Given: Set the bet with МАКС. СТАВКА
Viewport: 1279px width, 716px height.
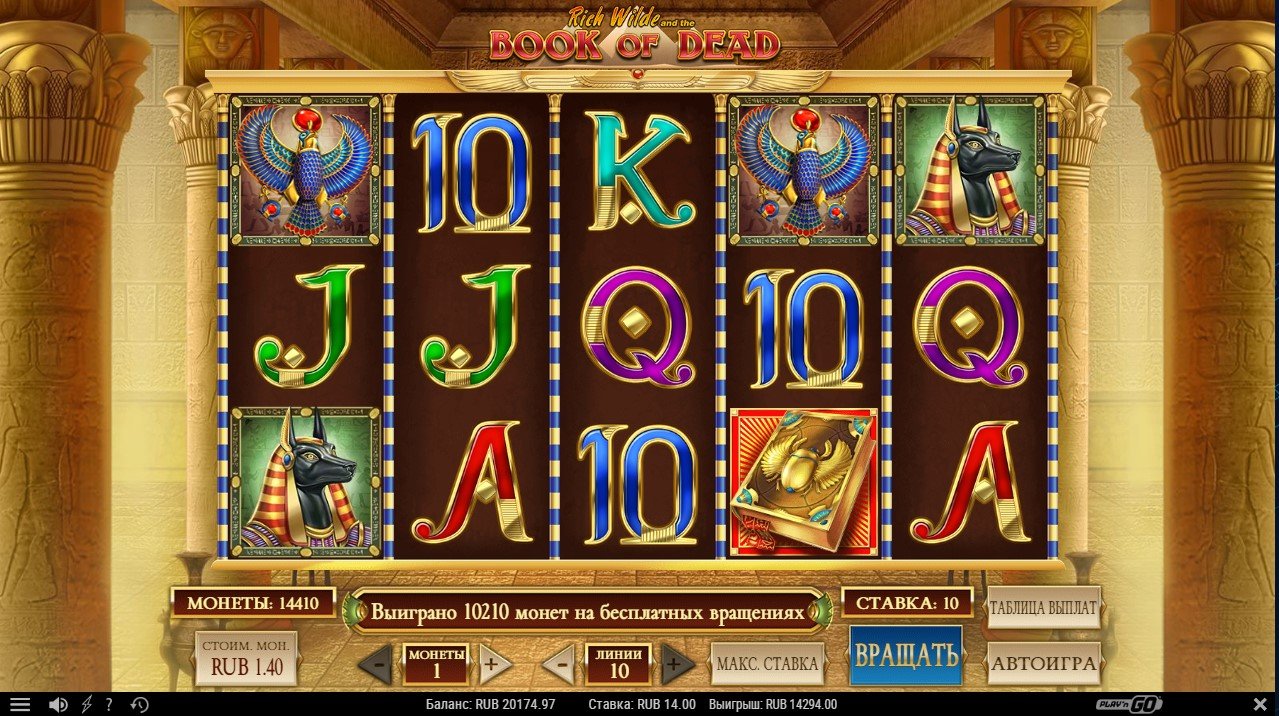Looking at the screenshot, I should coord(767,663).
